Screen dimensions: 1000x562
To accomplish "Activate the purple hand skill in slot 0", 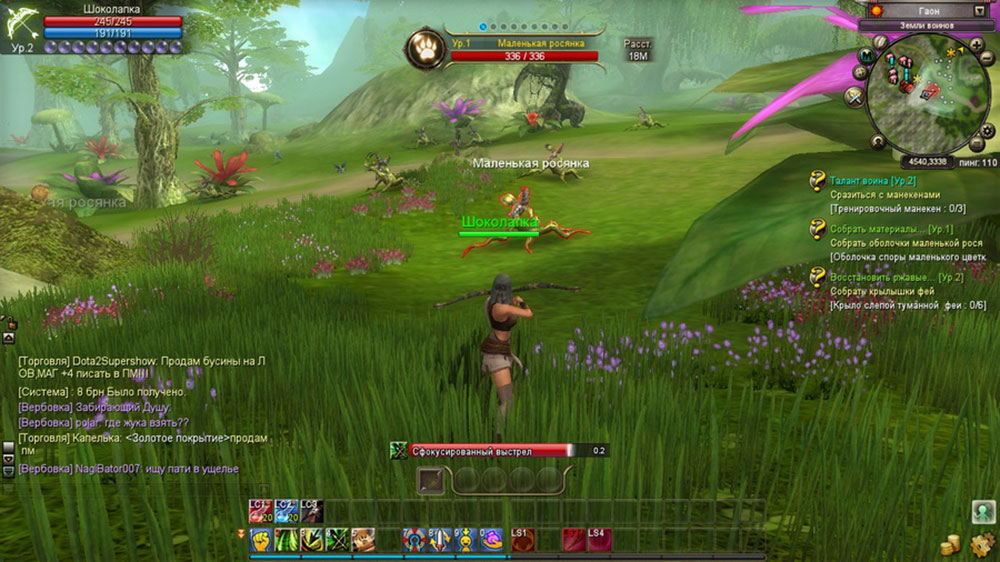I will [x=492, y=541].
